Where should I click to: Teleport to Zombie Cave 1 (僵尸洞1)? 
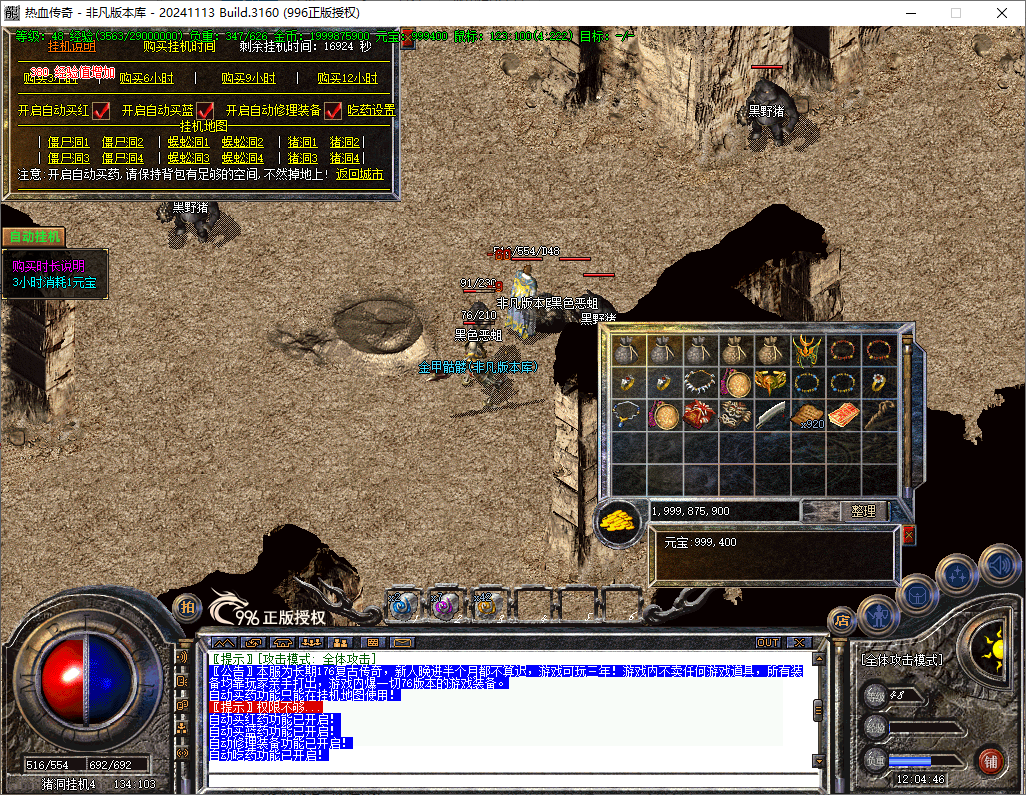[x=69, y=143]
